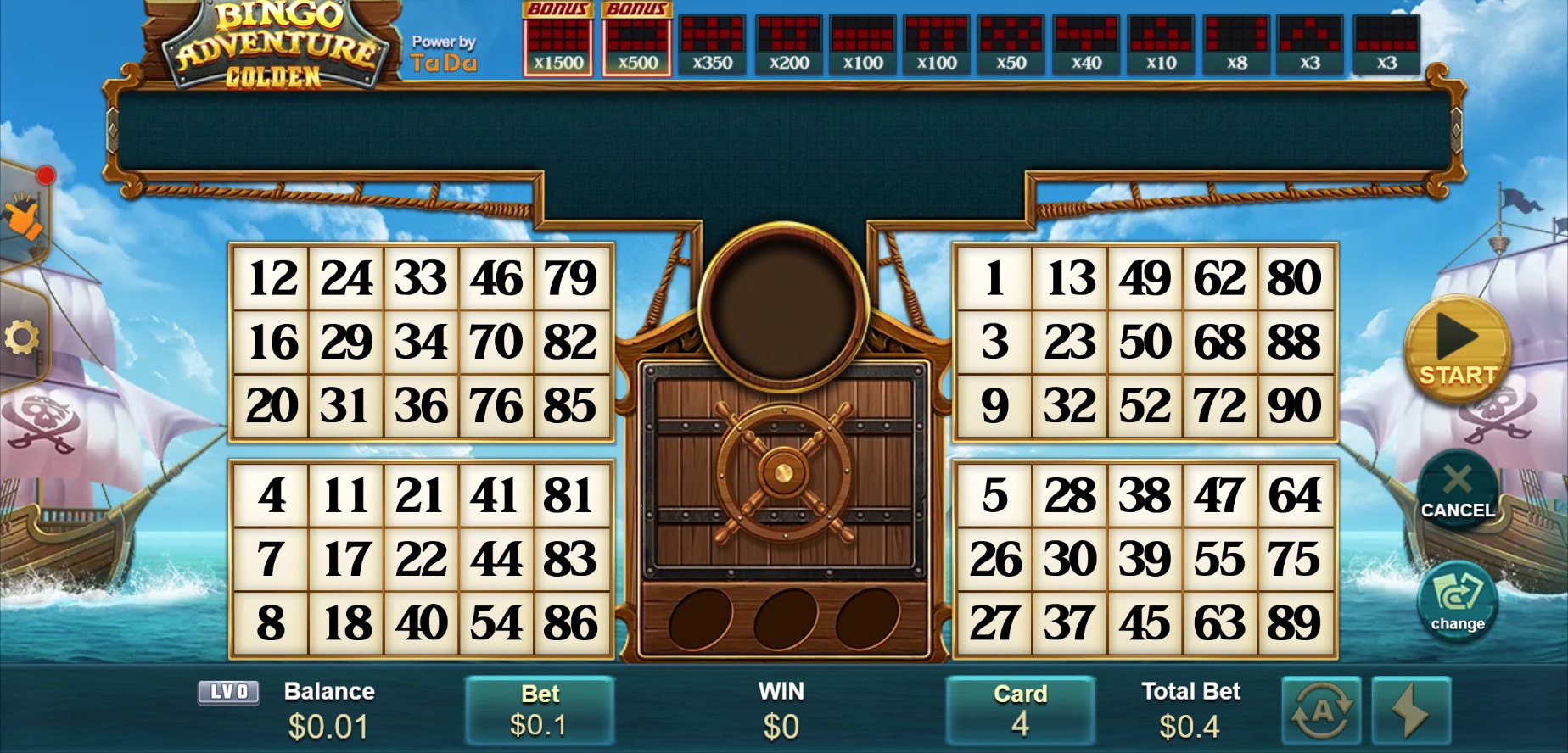Expand the x50 pattern multiplier tile
The image size is (1568, 753).
1010,38
